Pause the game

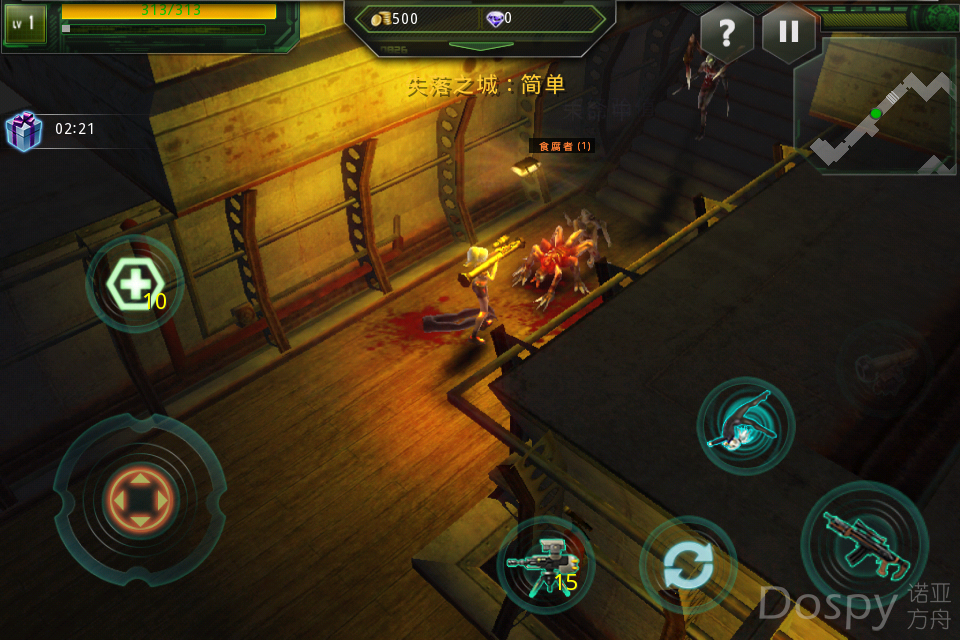pos(788,32)
